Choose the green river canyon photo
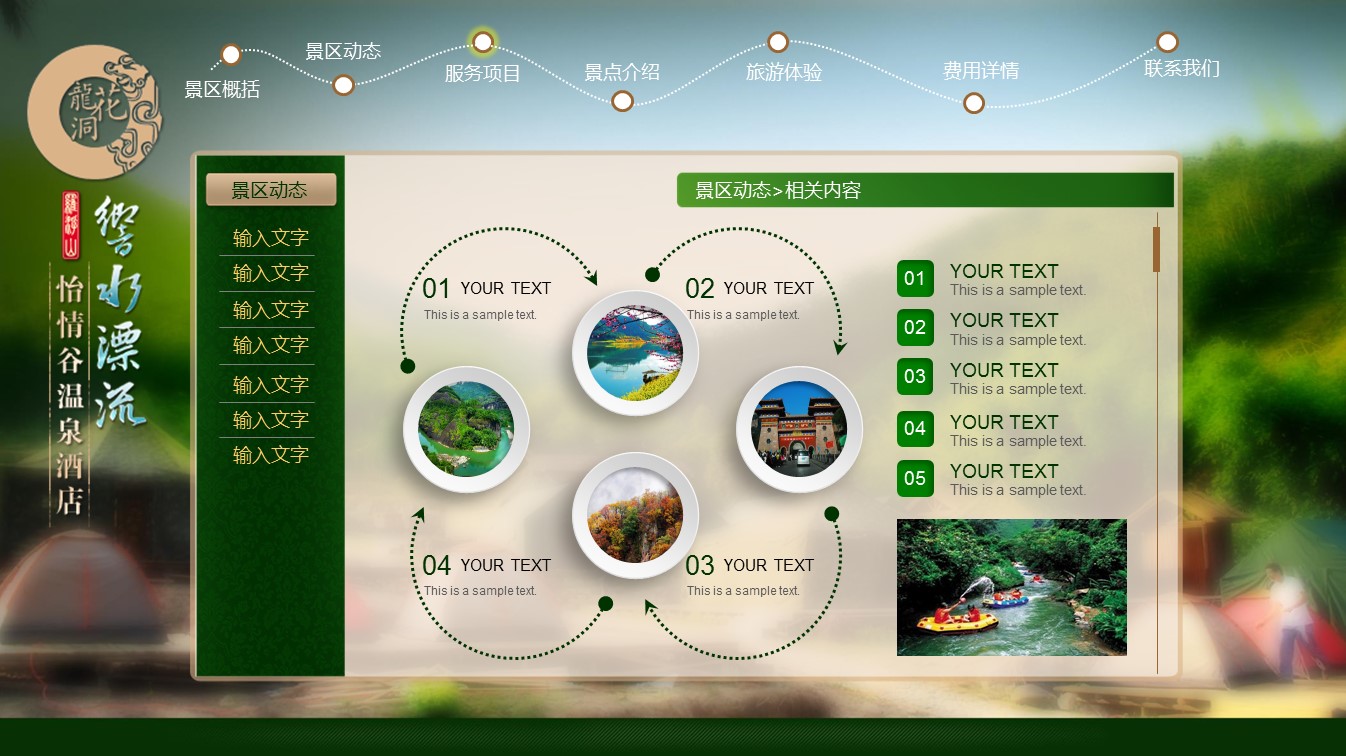The height and width of the screenshot is (756, 1346). (466, 429)
